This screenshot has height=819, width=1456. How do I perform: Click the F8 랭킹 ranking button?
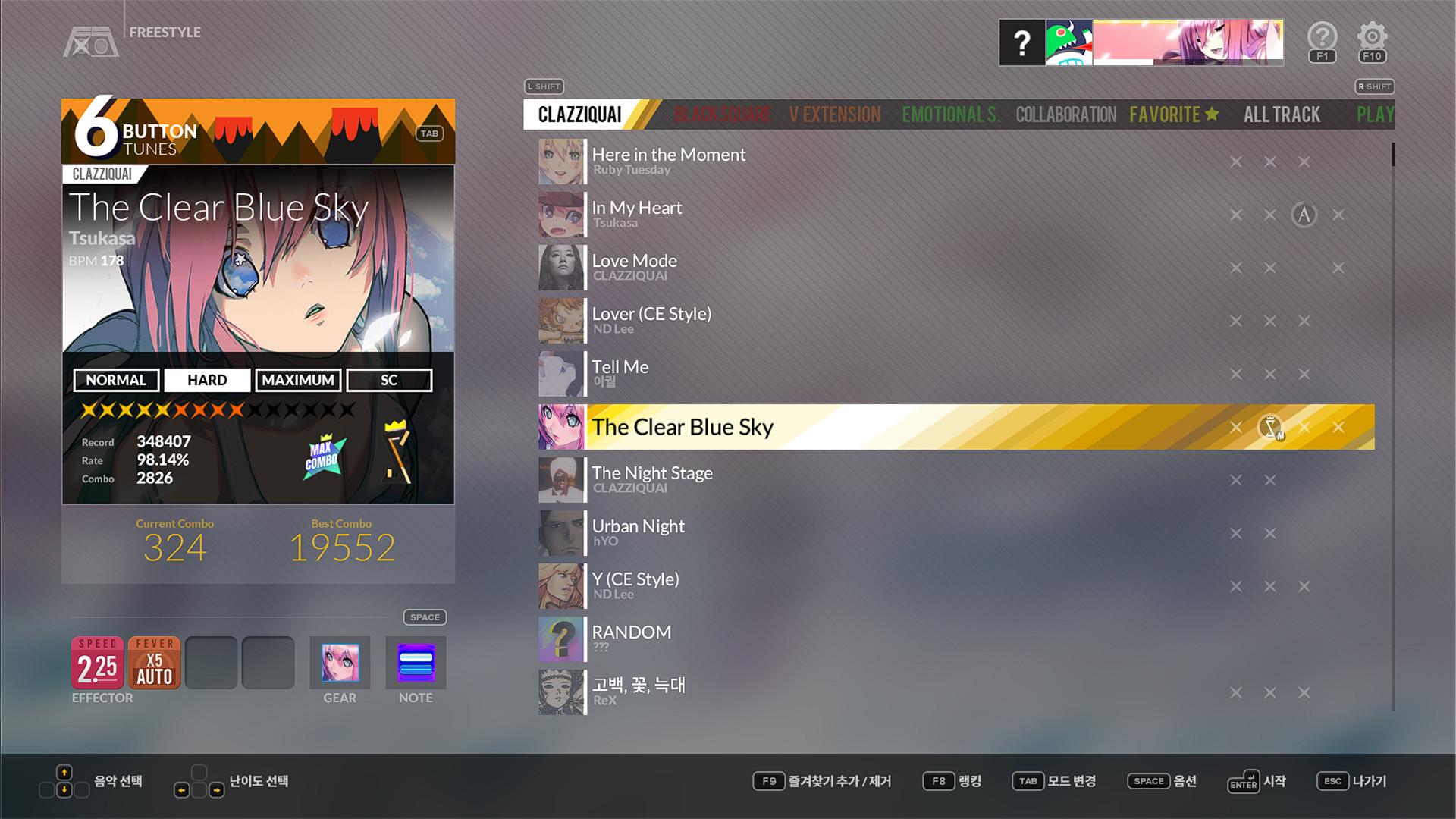coord(952,781)
